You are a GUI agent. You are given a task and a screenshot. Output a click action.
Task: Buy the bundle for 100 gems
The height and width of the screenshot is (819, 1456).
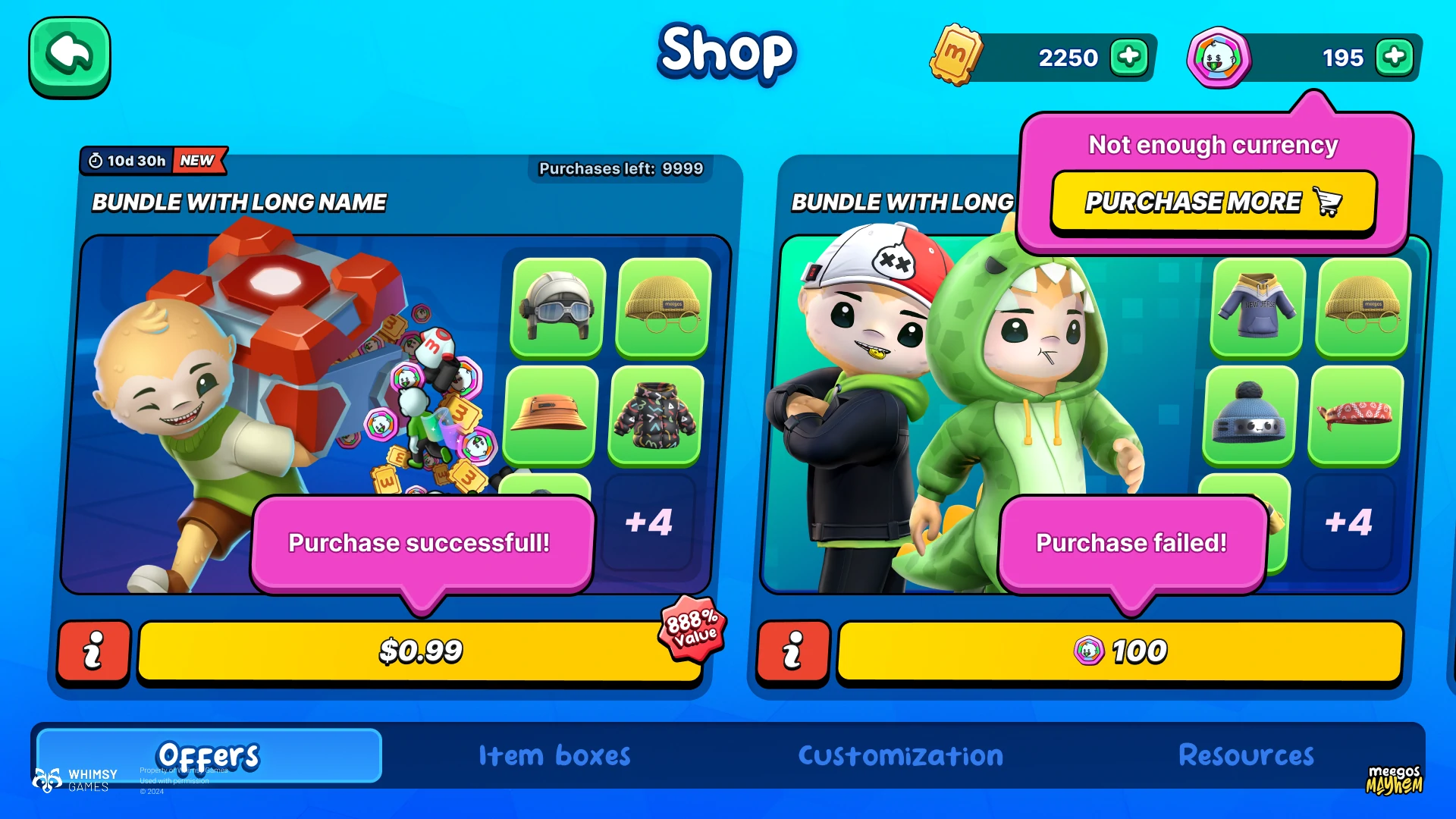click(1120, 651)
